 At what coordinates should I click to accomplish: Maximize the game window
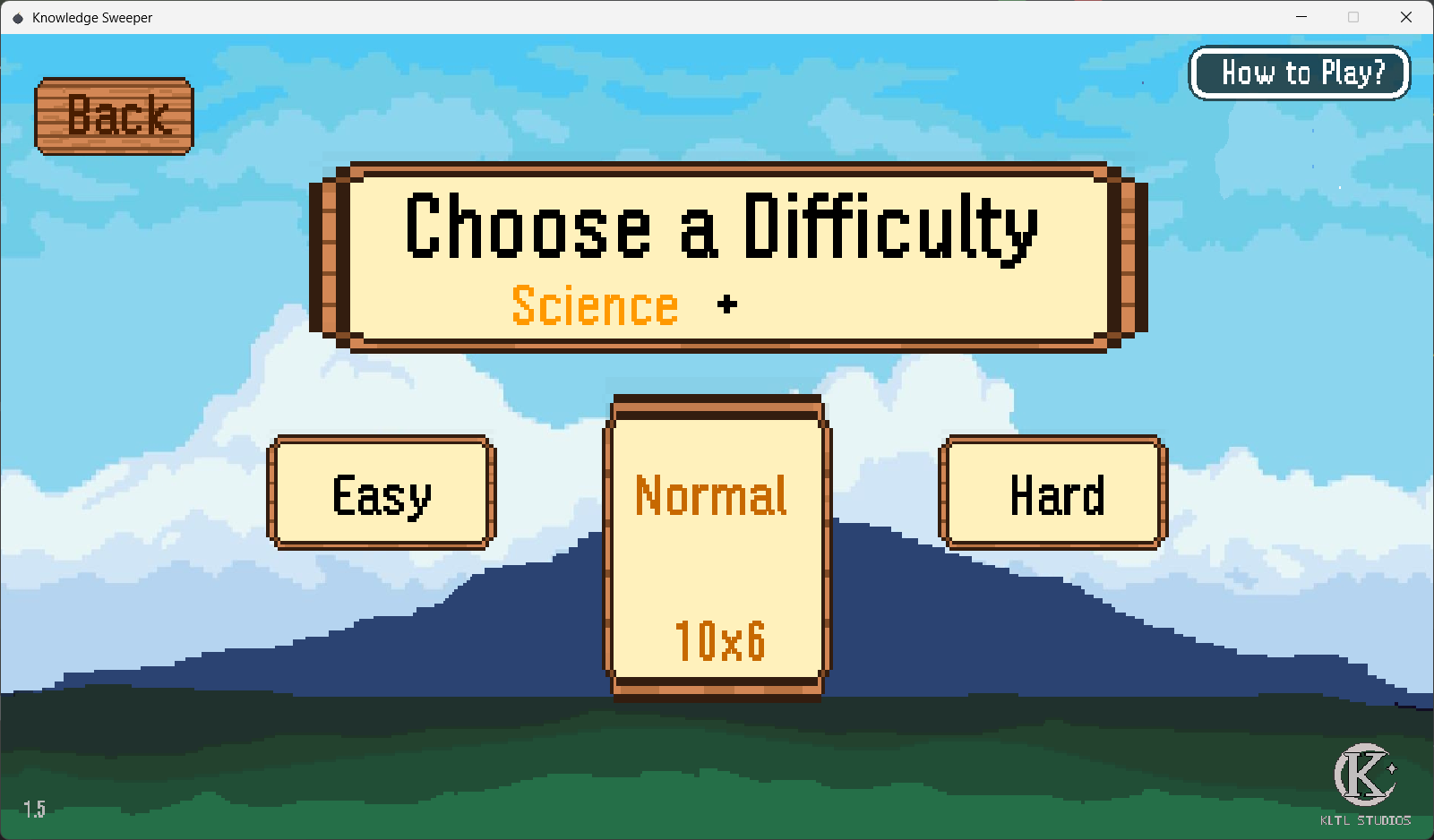[x=1353, y=17]
